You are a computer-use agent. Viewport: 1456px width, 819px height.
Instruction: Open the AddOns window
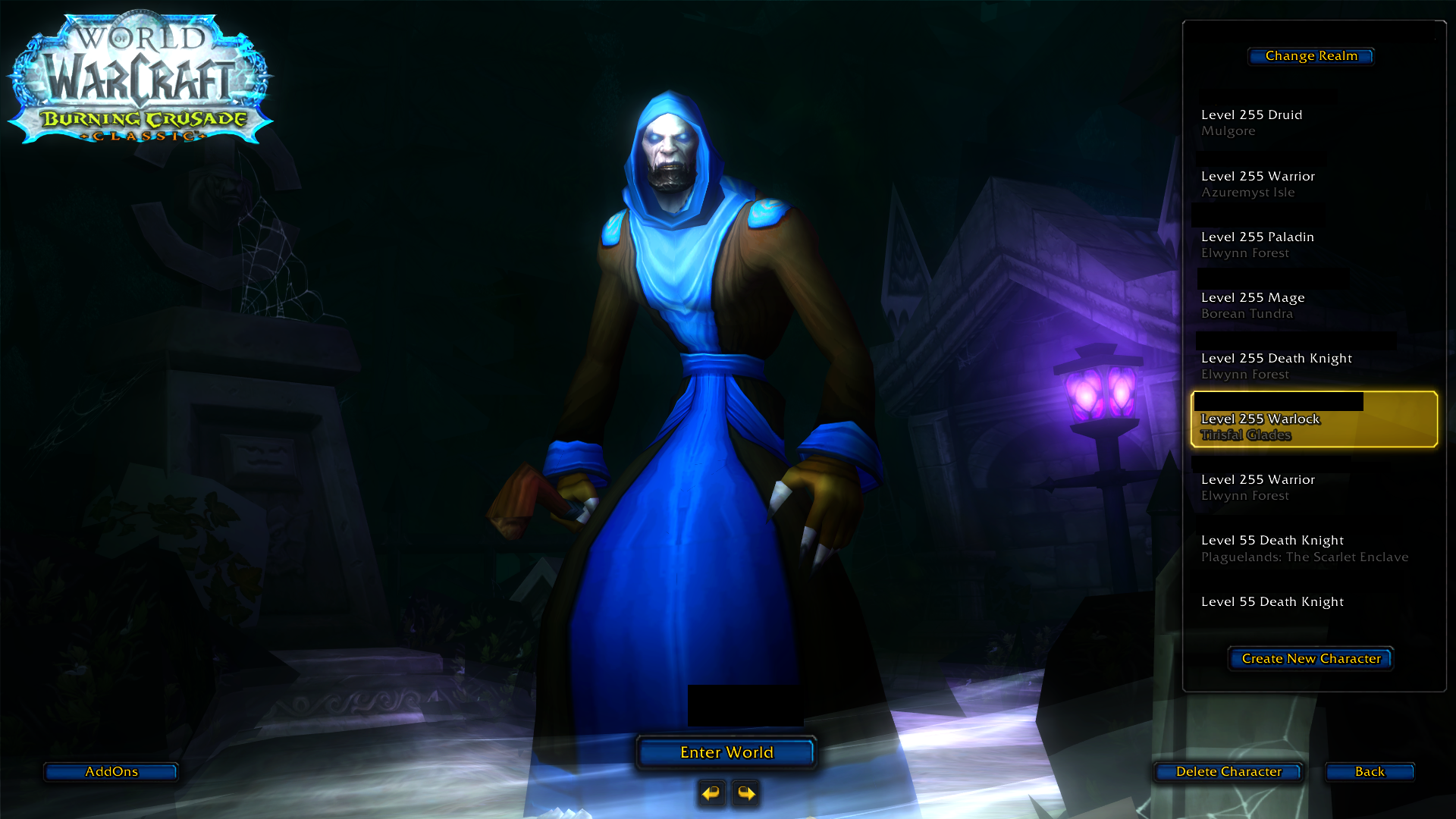[110, 771]
